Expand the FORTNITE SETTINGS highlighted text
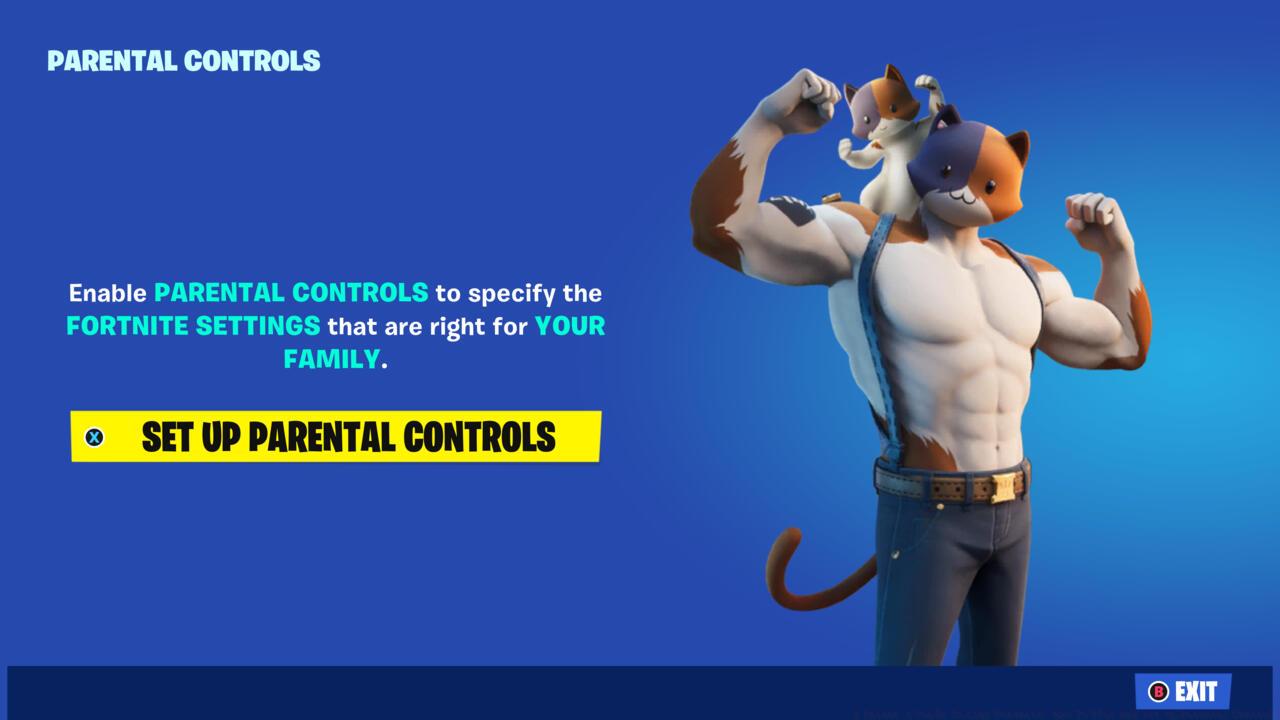The image size is (1280, 720). [x=192, y=326]
